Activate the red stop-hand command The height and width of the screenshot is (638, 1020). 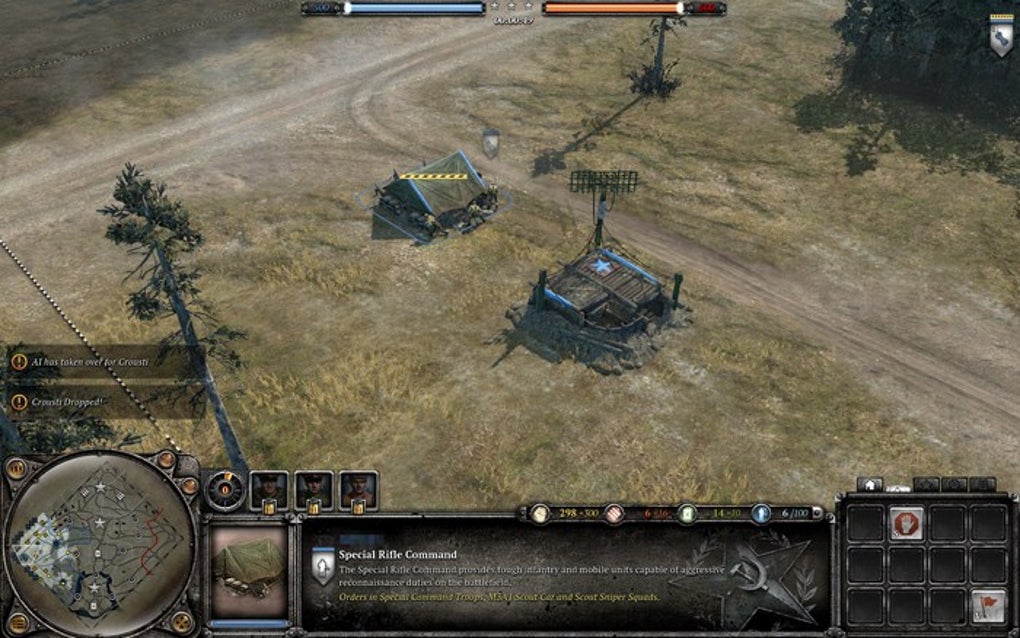tap(906, 523)
